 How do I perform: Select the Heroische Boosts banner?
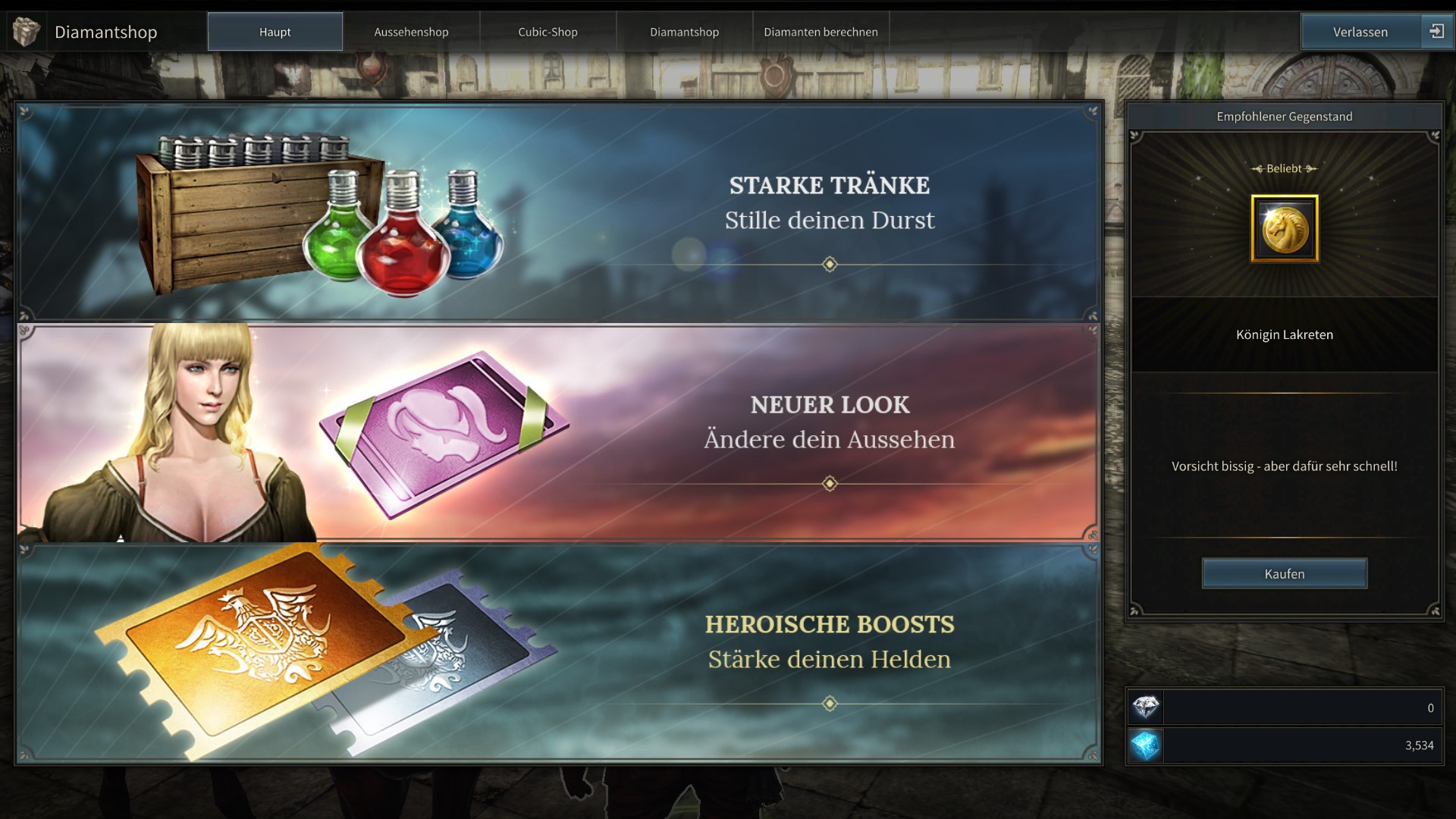560,652
